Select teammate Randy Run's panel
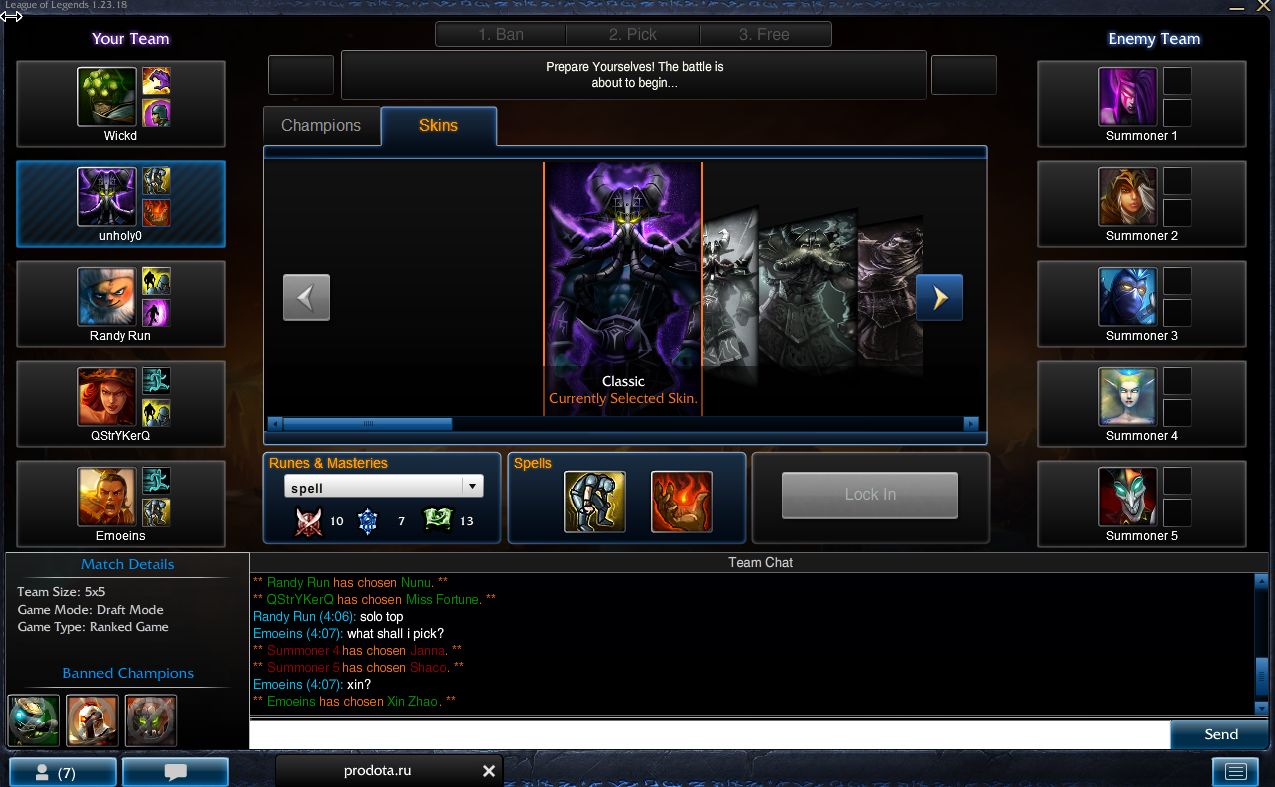Viewport: 1275px width, 787px height. (x=120, y=304)
